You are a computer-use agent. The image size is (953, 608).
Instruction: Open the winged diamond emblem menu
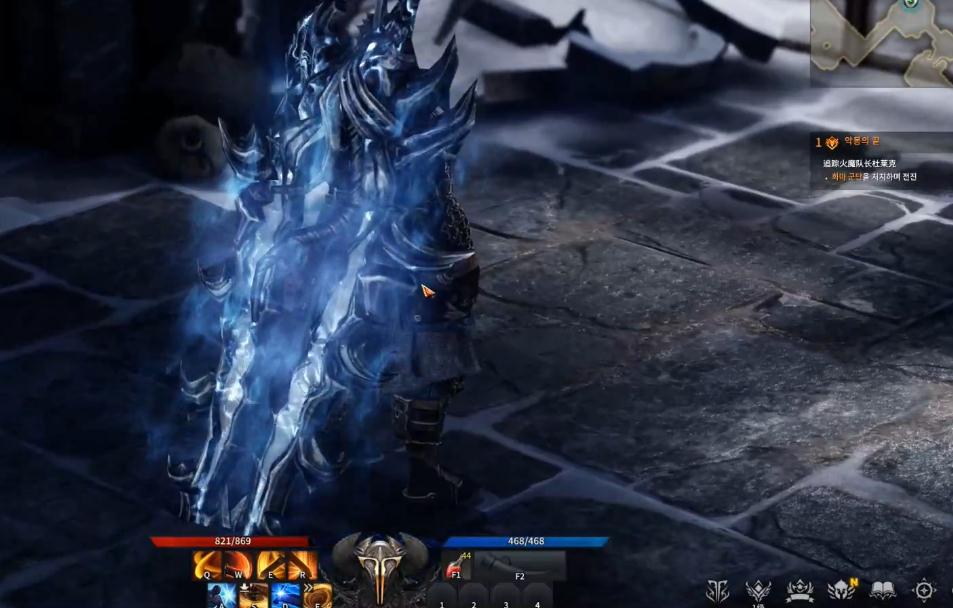(758, 590)
